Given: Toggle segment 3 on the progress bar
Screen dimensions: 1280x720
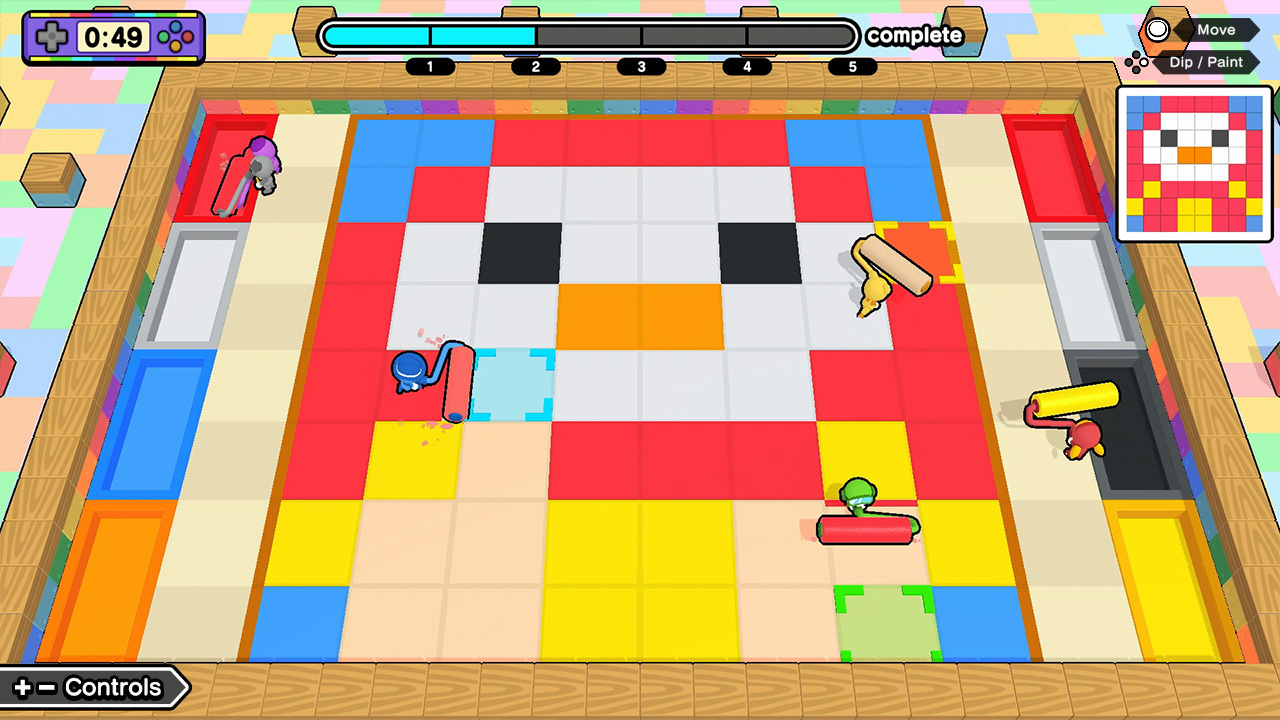Looking at the screenshot, I should [x=640, y=67].
